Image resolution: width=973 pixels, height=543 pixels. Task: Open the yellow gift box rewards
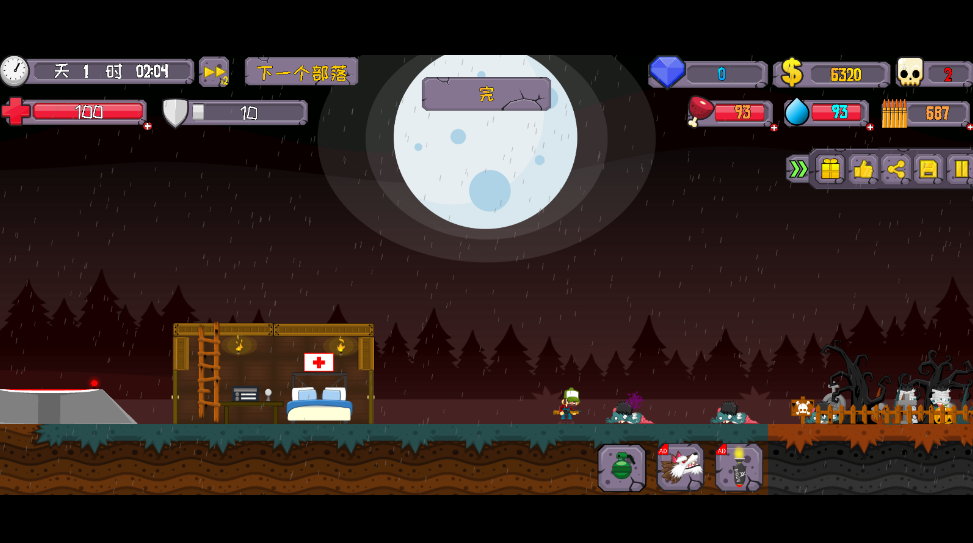coord(830,169)
